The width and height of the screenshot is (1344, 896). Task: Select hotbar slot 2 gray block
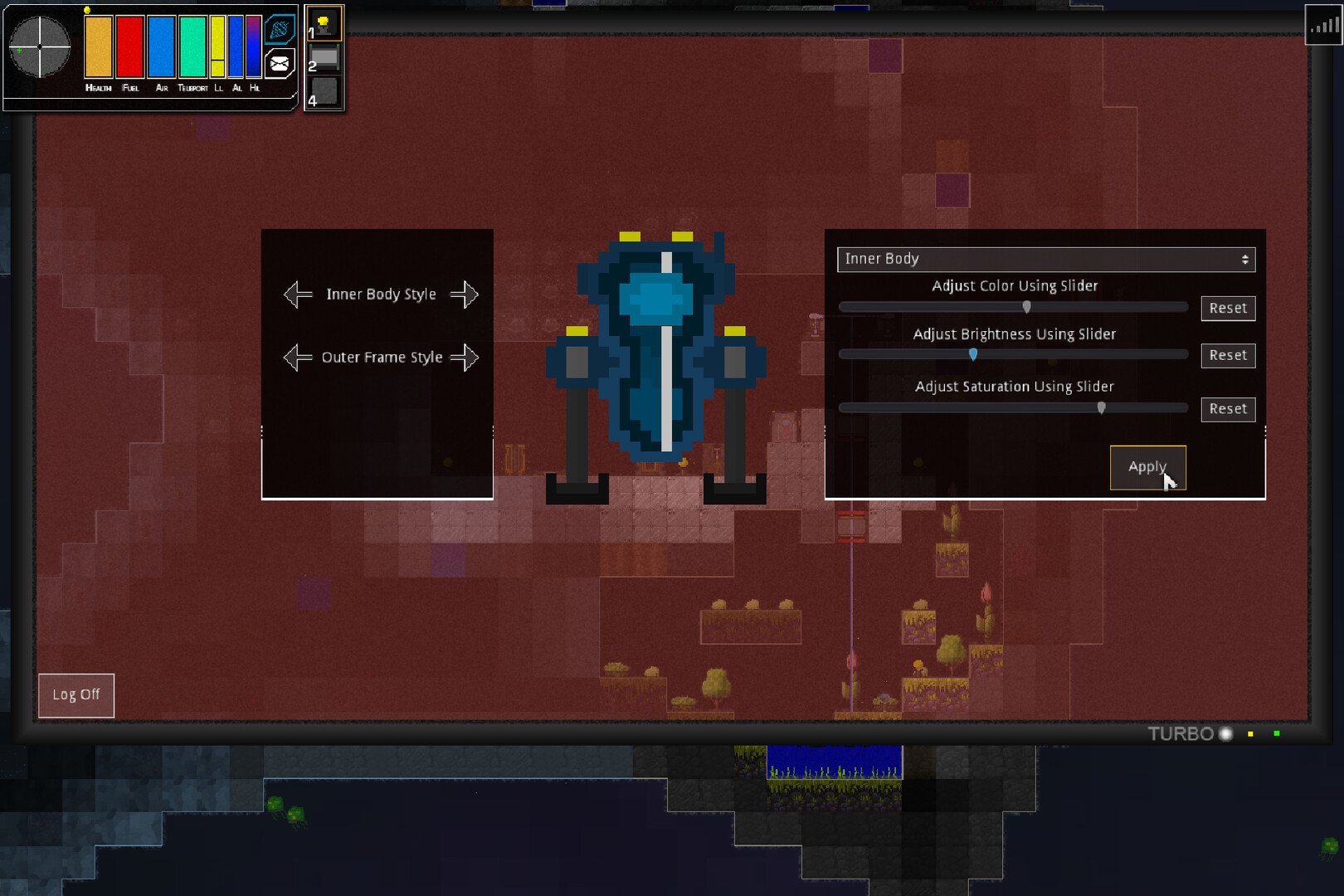(x=324, y=57)
